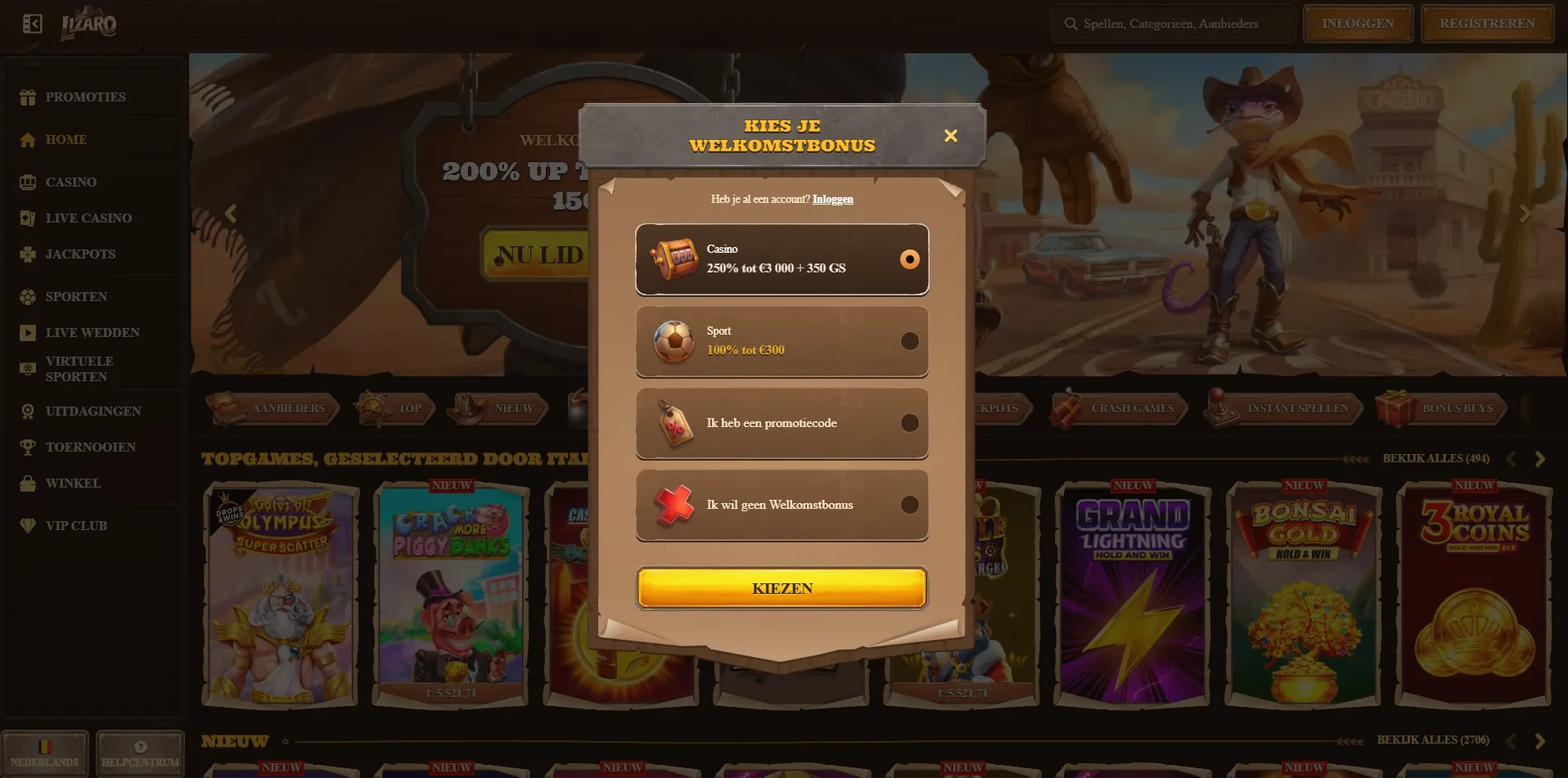The image size is (1568, 778).
Task: Click the Inloggen link in the modal
Action: [x=833, y=199]
